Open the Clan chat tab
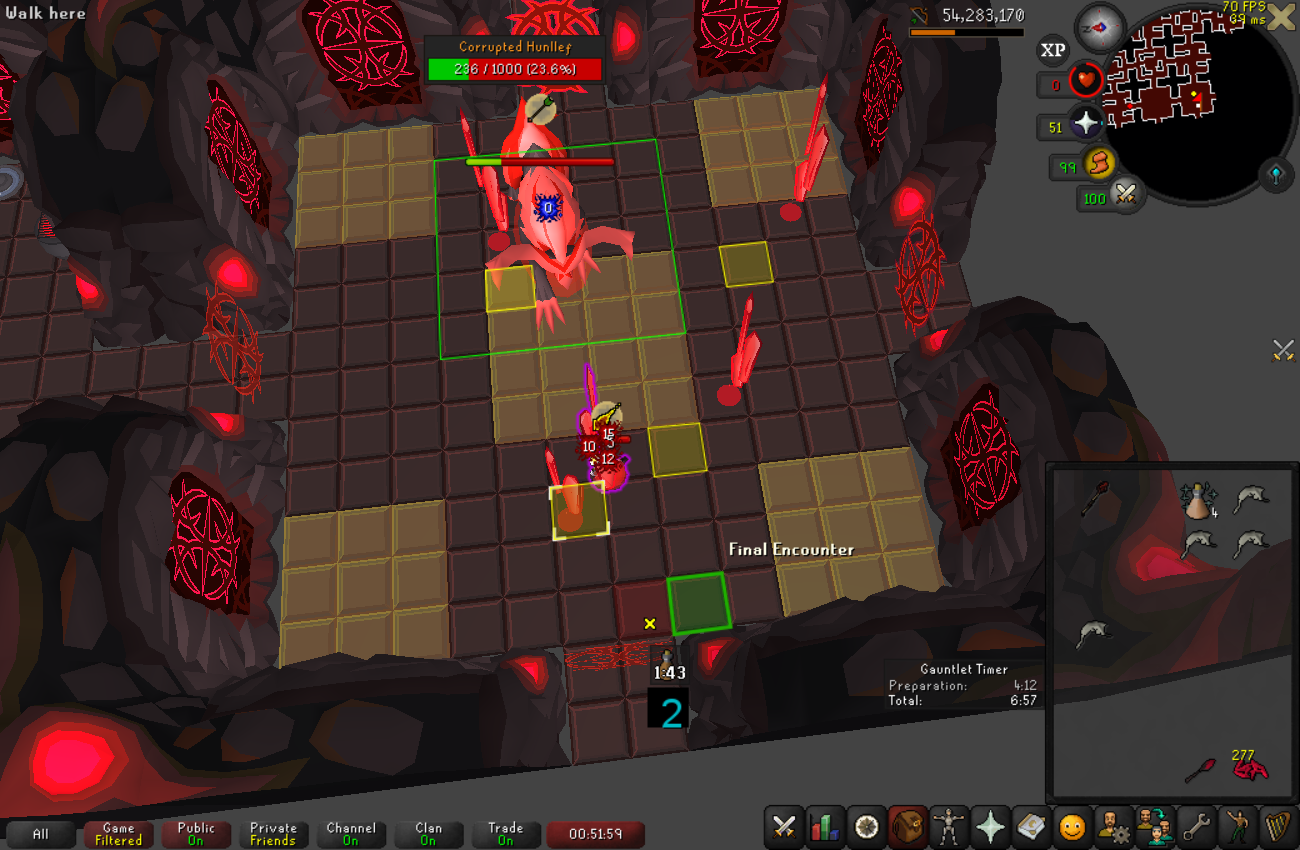Screen dimensions: 1300x850 428,834
